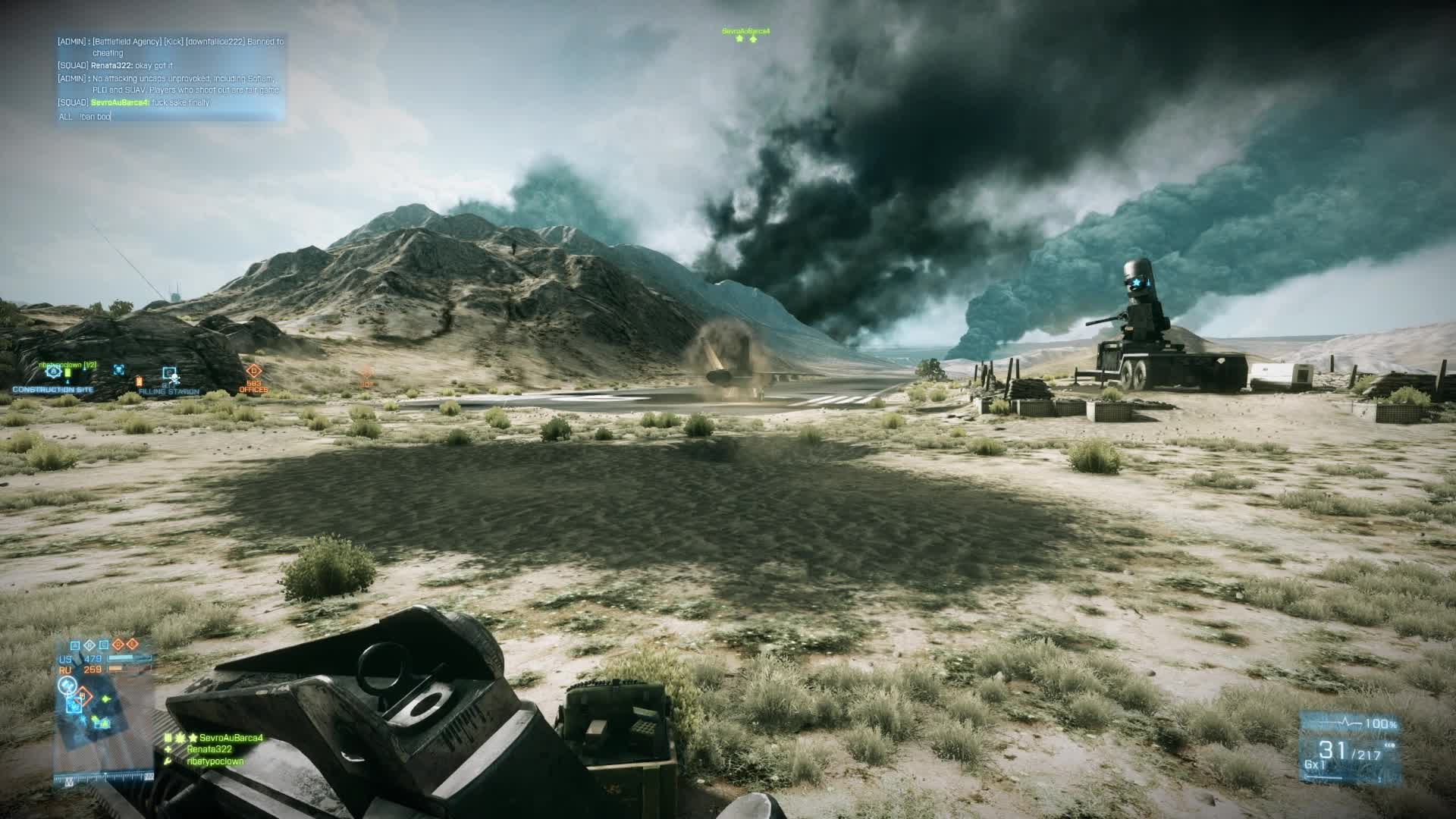Click the chat log message box
Image resolution: width=1456 pixels, height=819 pixels.
pyautogui.click(x=171, y=71)
